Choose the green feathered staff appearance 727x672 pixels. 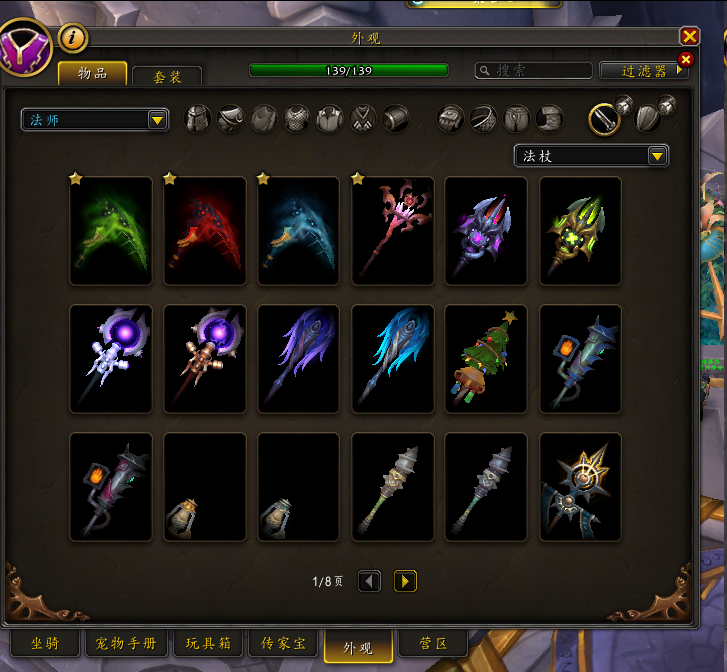click(111, 231)
